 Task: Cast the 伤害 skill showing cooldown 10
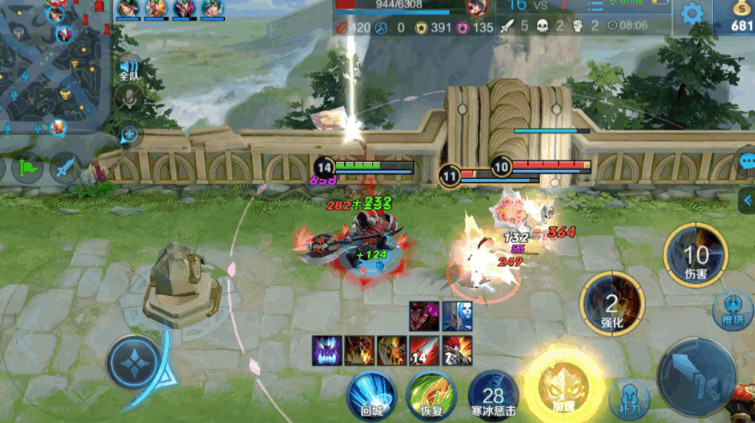[695, 256]
